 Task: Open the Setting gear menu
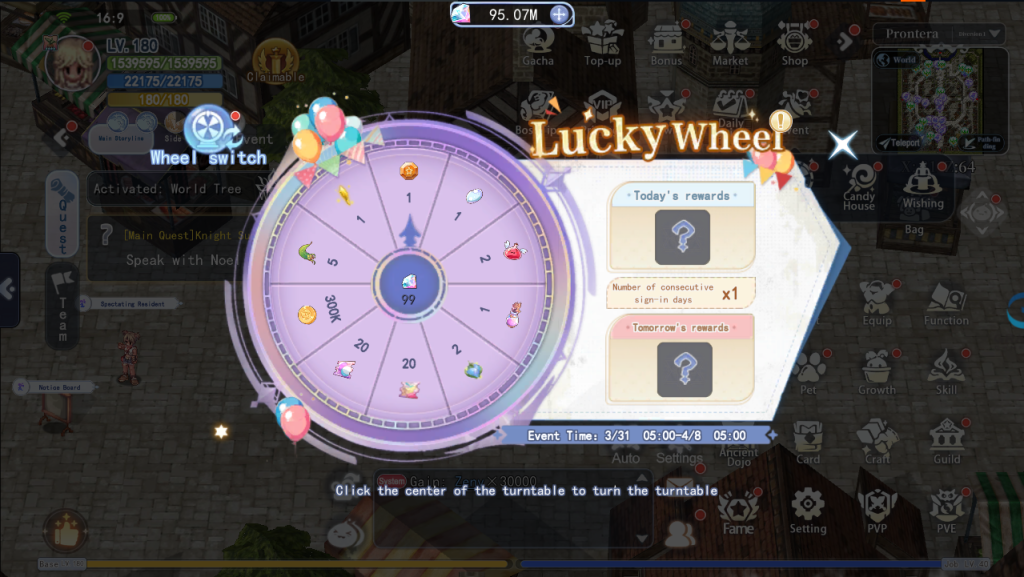(x=808, y=509)
